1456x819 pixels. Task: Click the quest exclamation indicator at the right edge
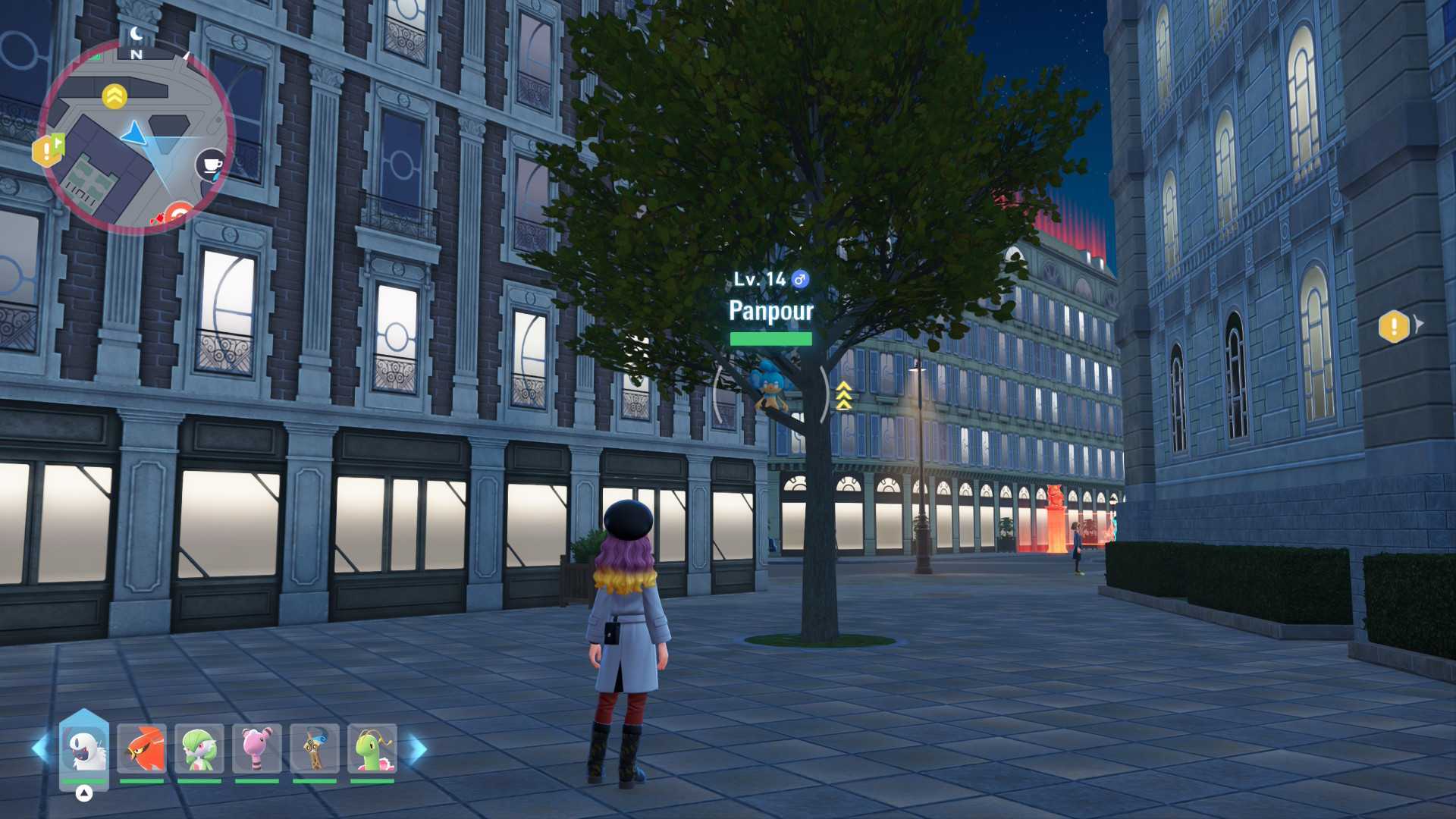(1394, 327)
